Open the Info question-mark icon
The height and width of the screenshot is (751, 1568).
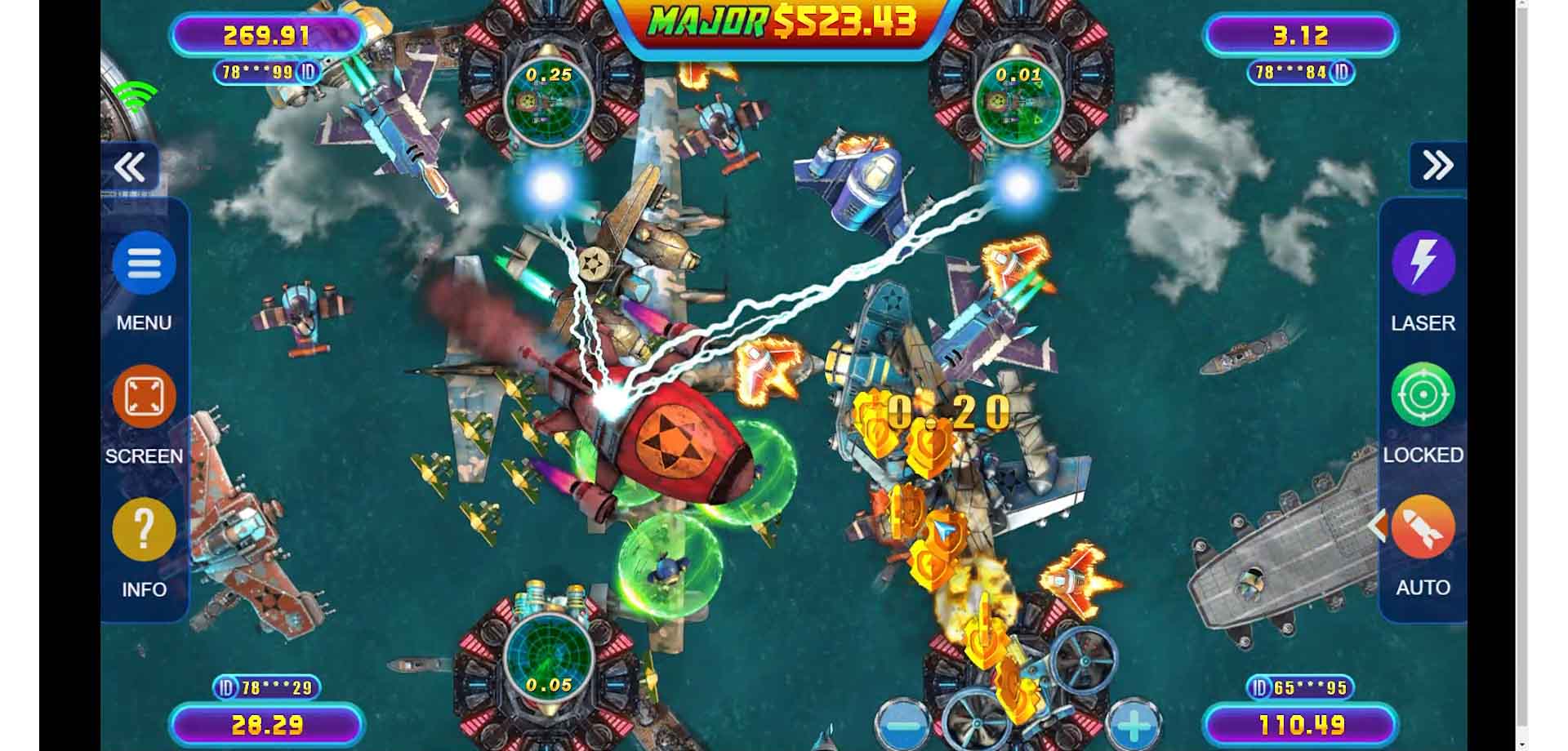click(x=144, y=529)
